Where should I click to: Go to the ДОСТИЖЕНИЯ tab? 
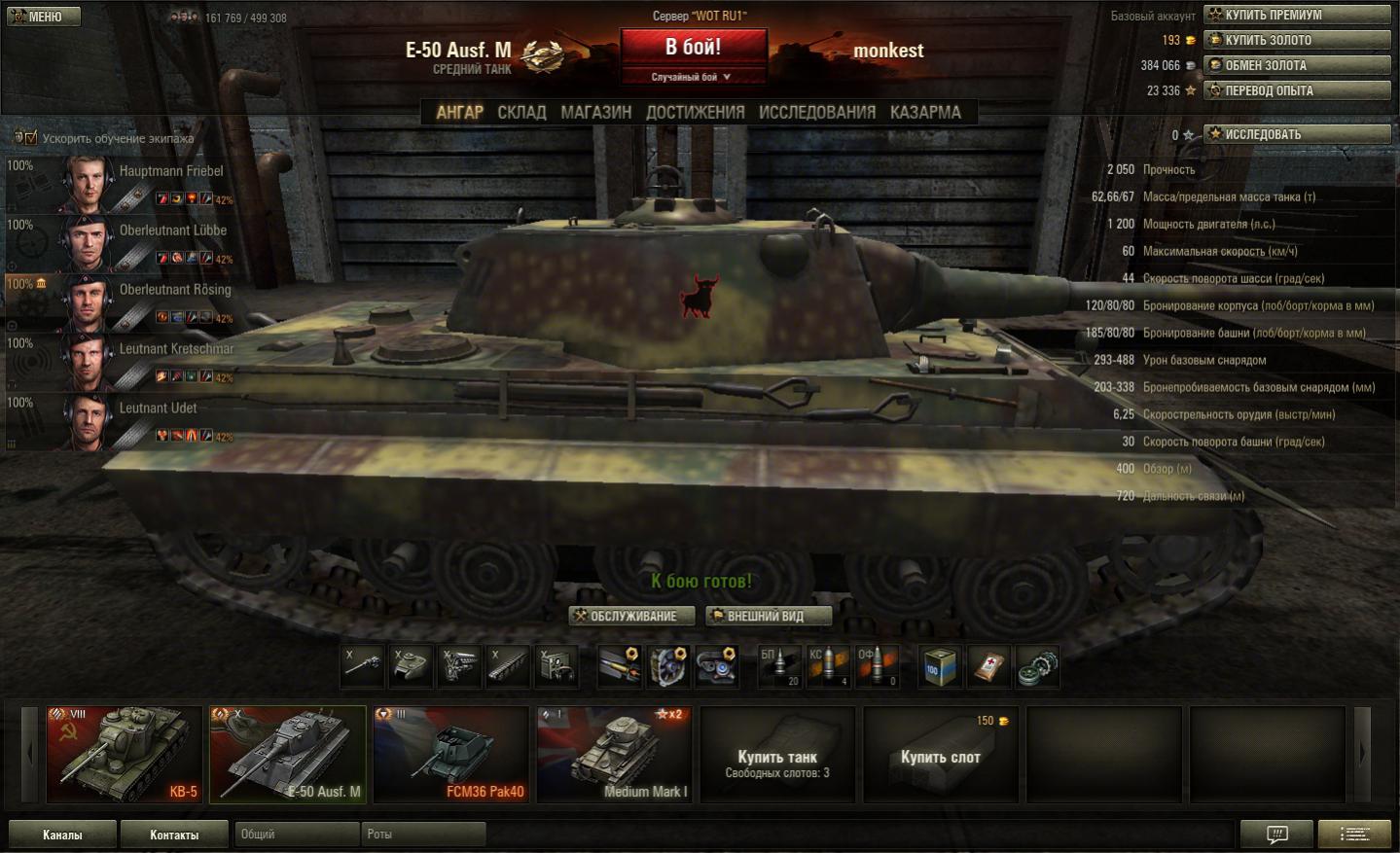(x=695, y=113)
